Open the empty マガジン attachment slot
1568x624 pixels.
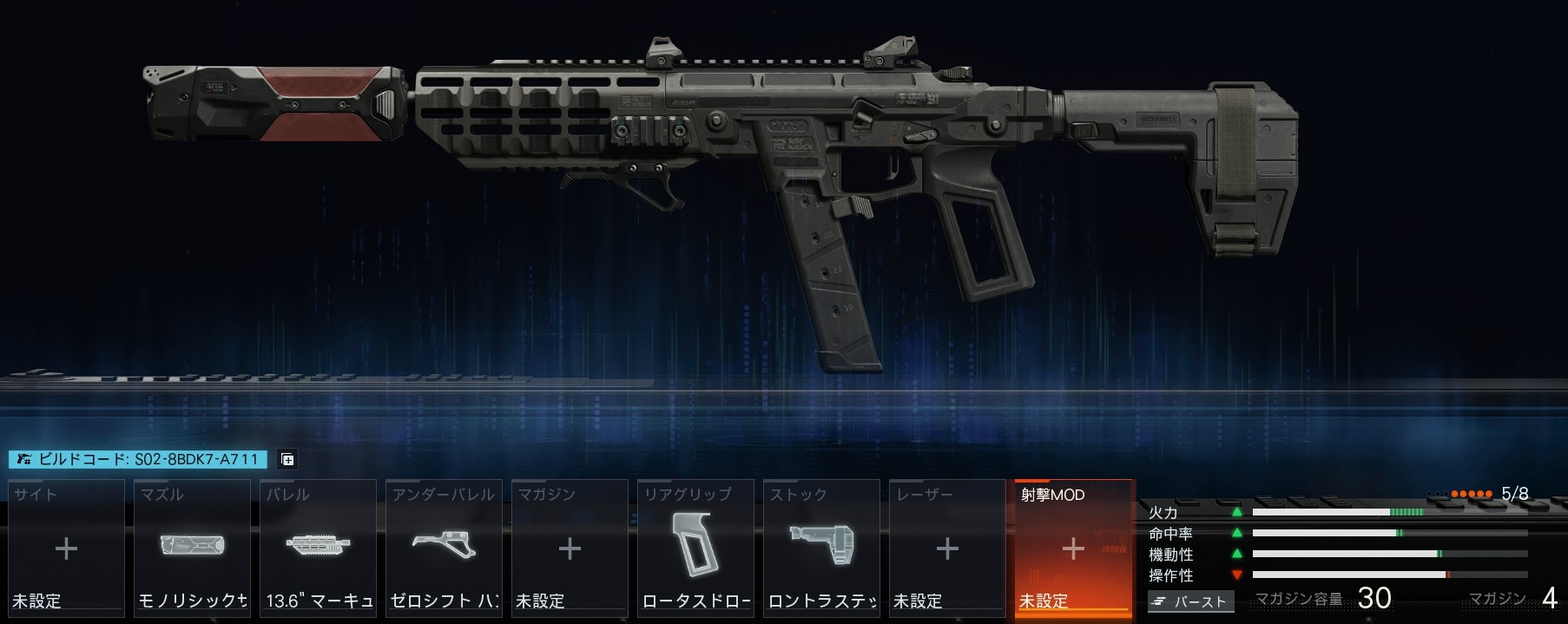[x=570, y=548]
